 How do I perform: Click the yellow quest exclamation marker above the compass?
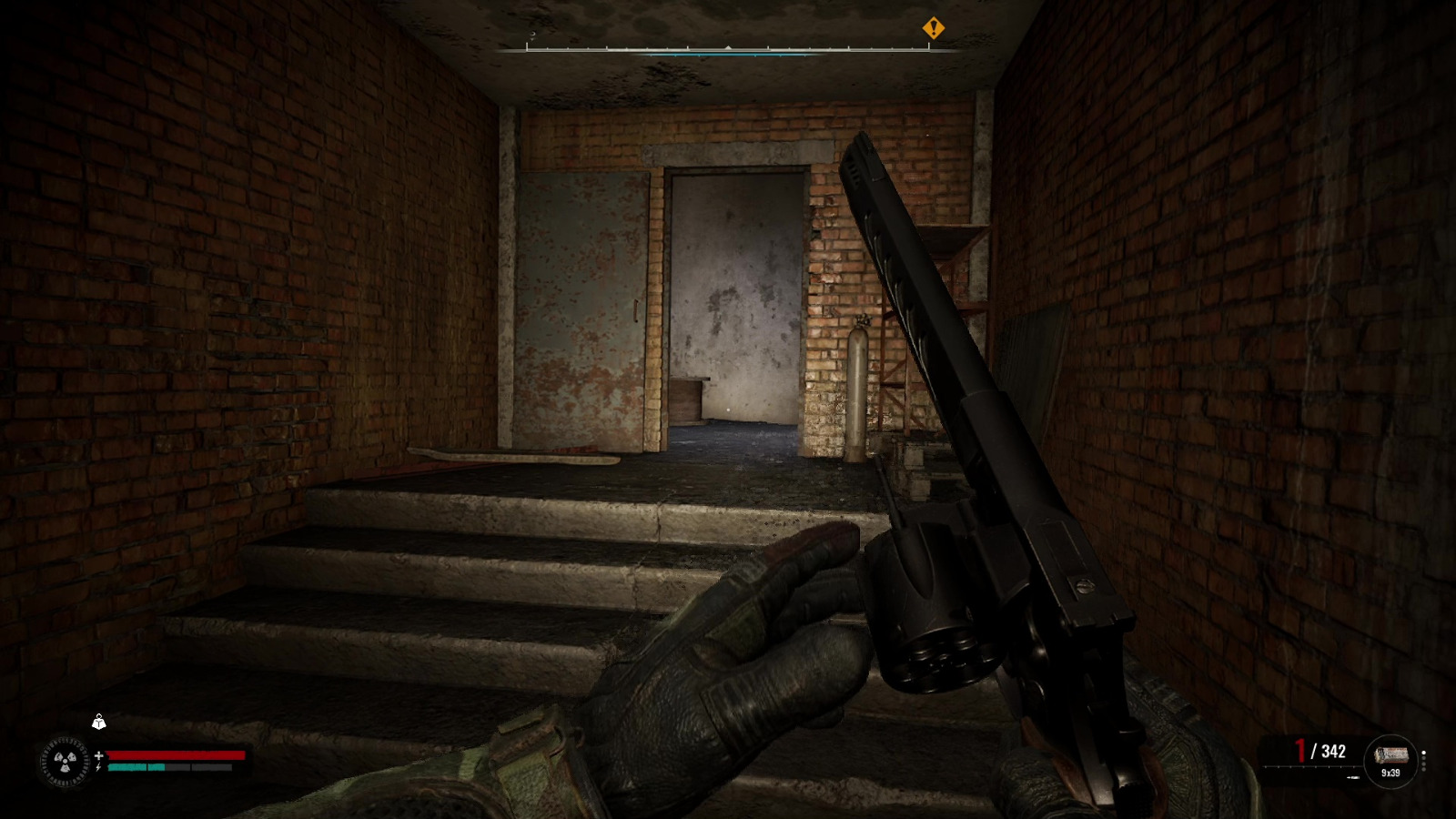(933, 29)
